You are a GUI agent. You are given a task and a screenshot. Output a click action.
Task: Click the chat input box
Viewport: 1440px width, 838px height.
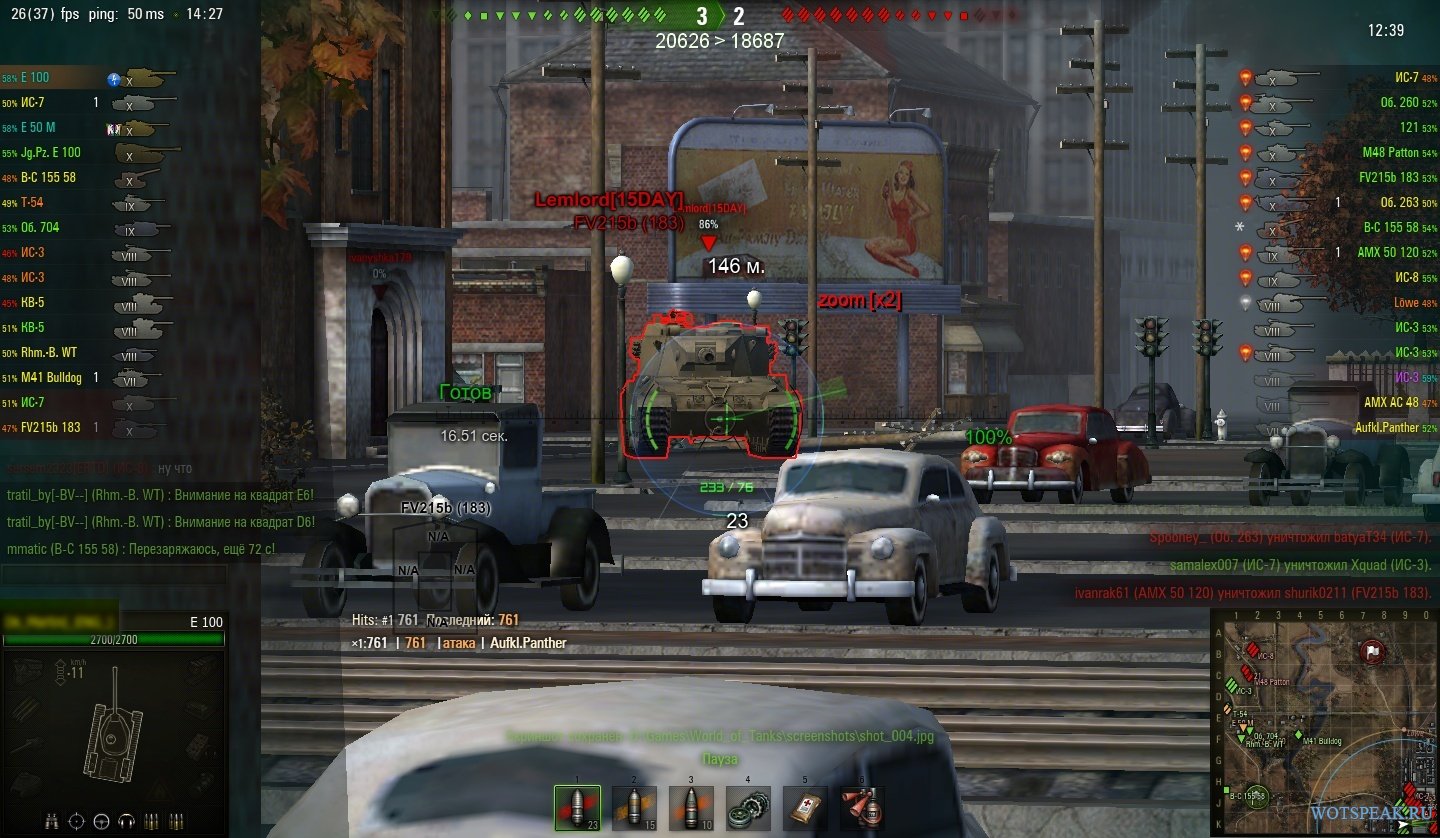(x=113, y=574)
